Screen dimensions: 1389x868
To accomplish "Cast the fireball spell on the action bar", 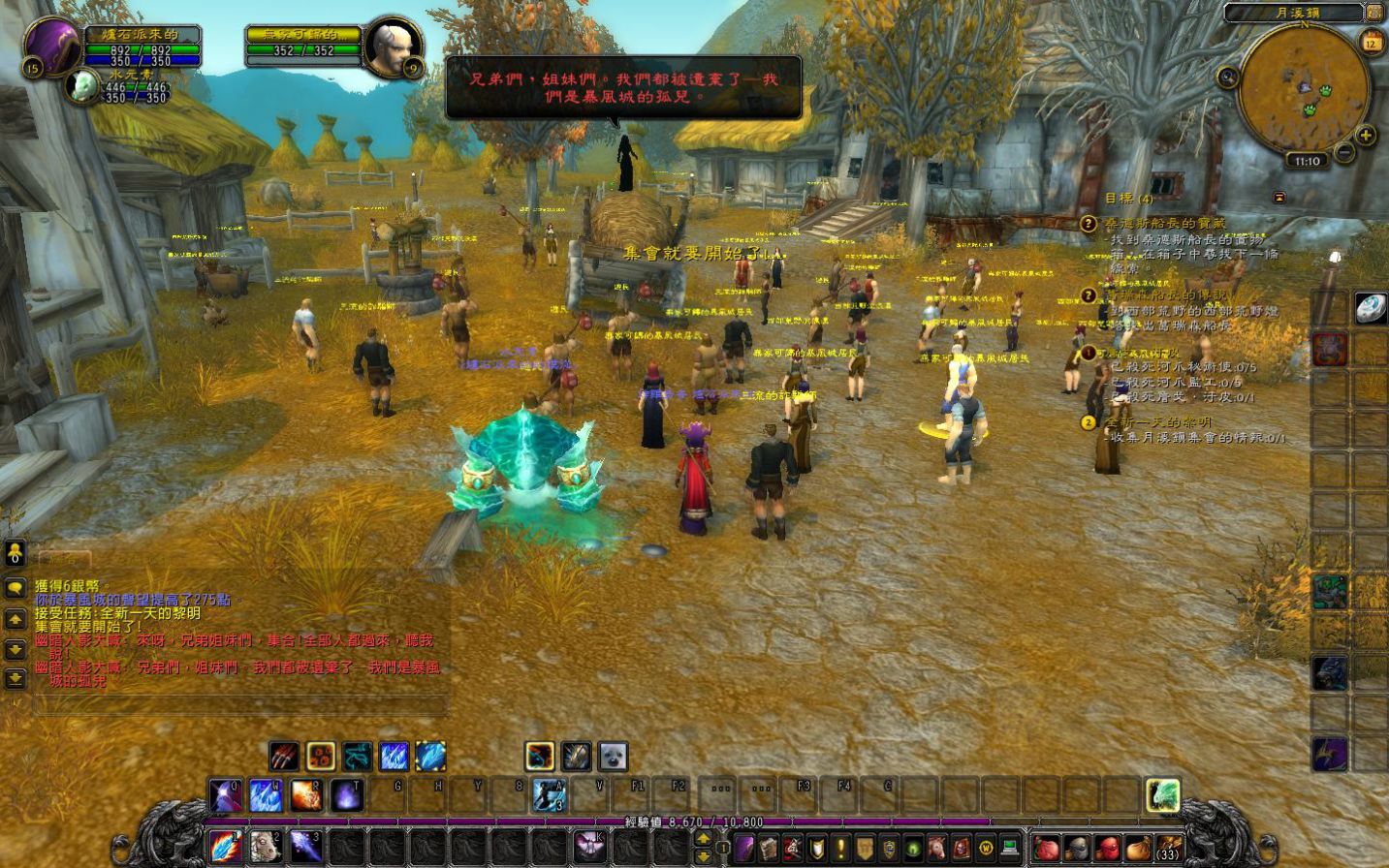I will click(x=305, y=795).
